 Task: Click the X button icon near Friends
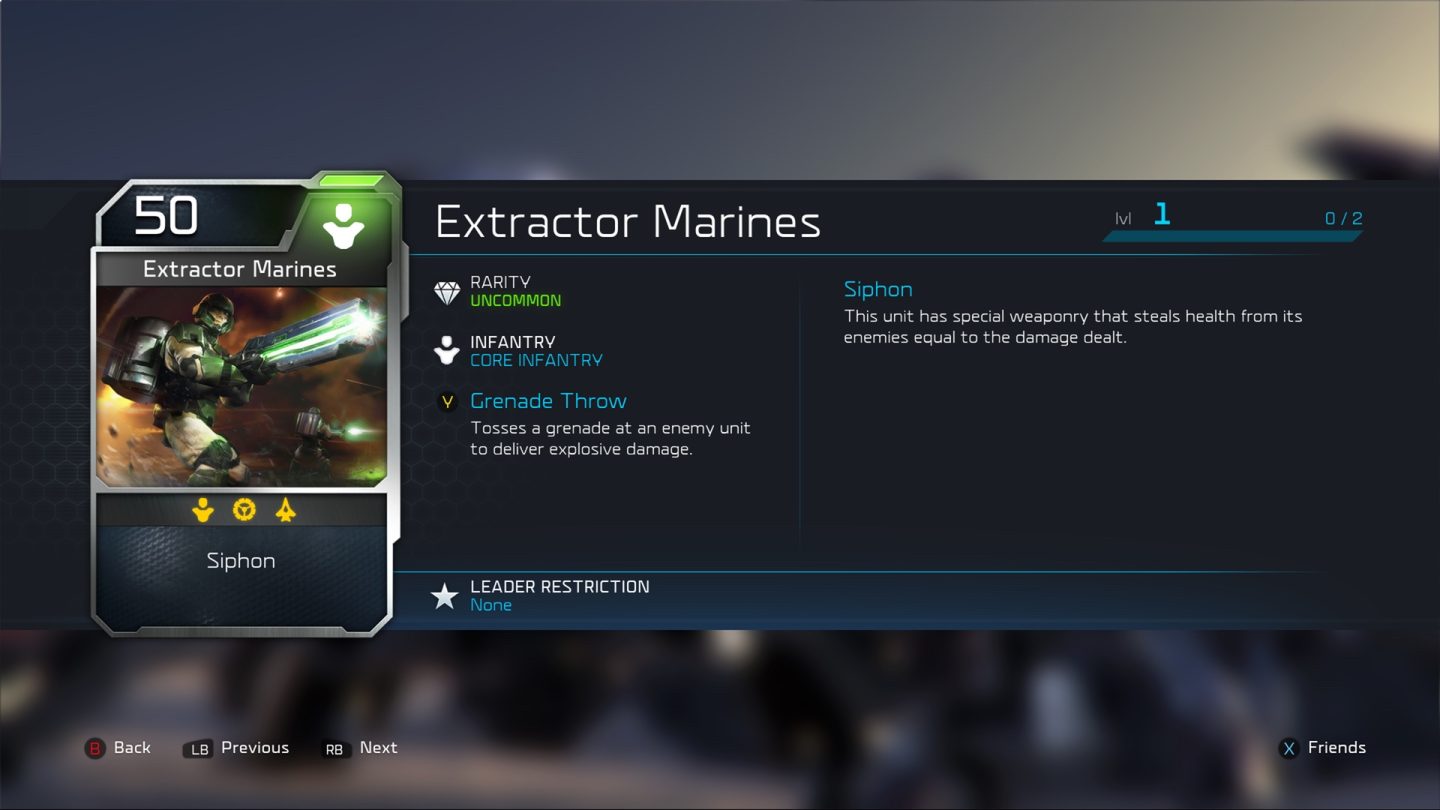pyautogui.click(x=1290, y=747)
